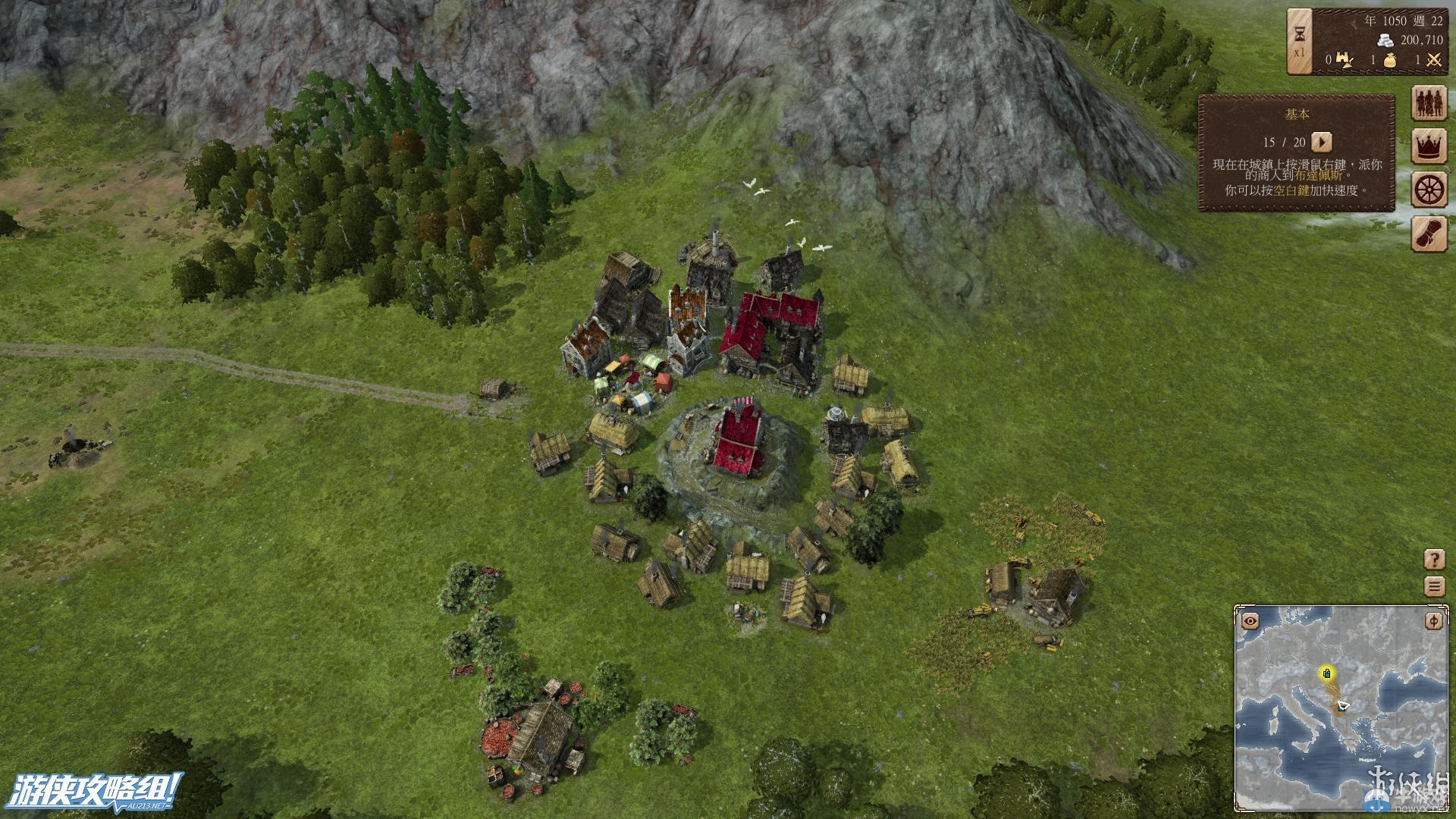Viewport: 1456px width, 819px height.
Task: Open the scroll icon panel
Action: (1429, 233)
